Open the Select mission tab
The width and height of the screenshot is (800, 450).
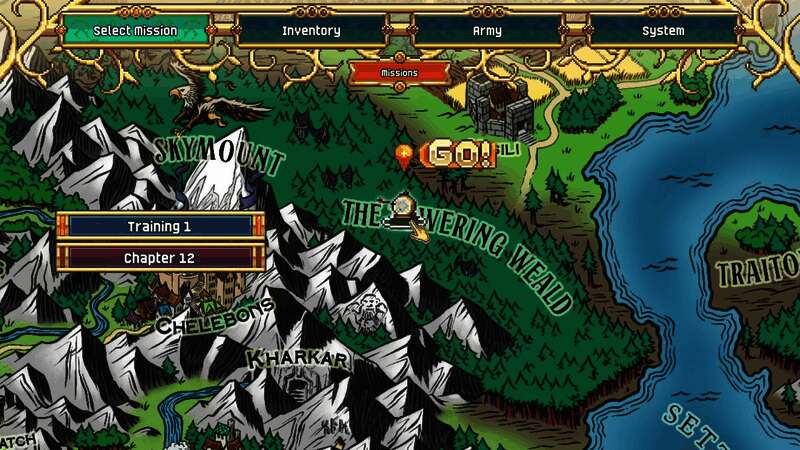135,31
